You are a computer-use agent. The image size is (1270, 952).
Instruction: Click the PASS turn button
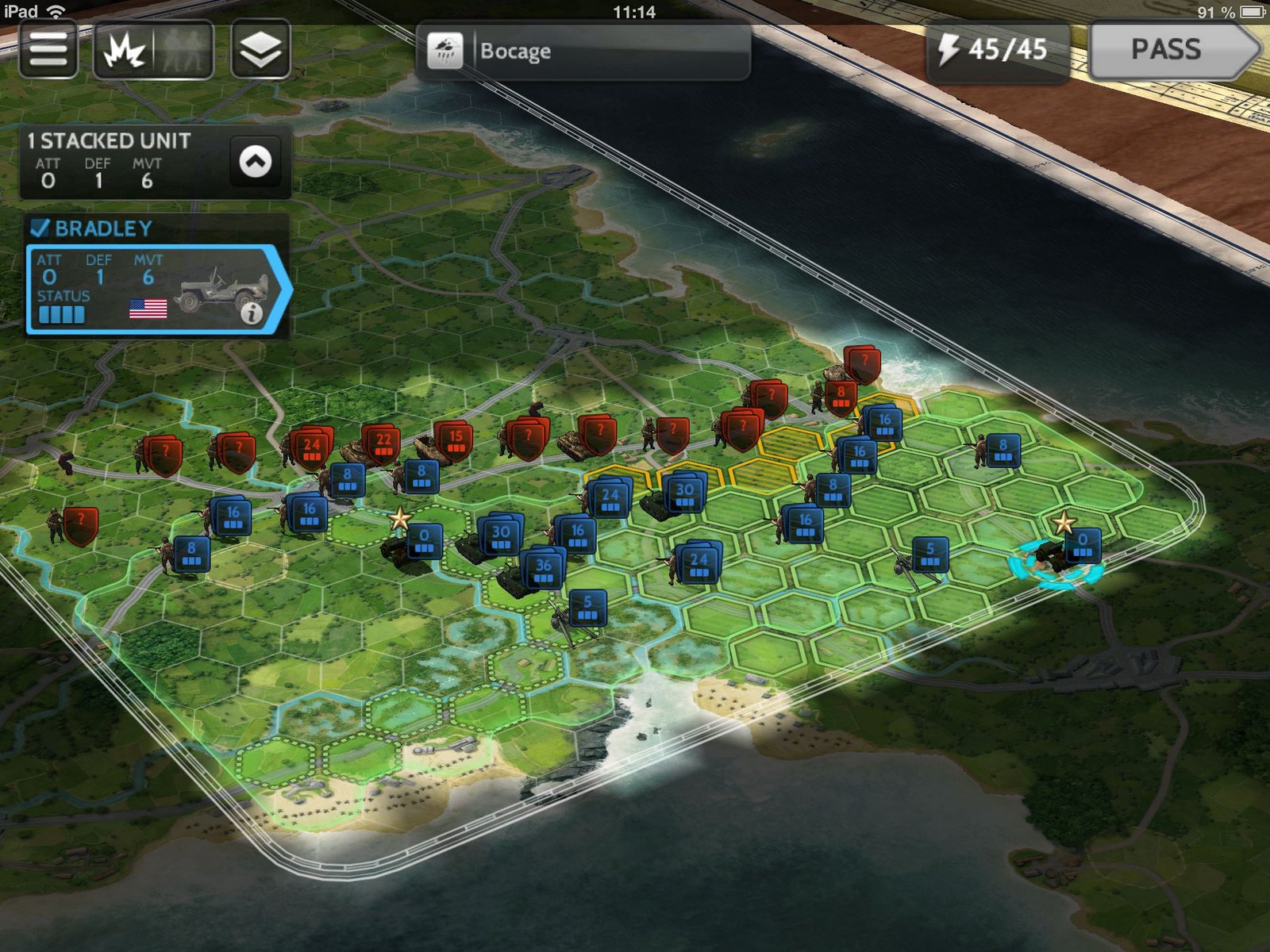1169,50
